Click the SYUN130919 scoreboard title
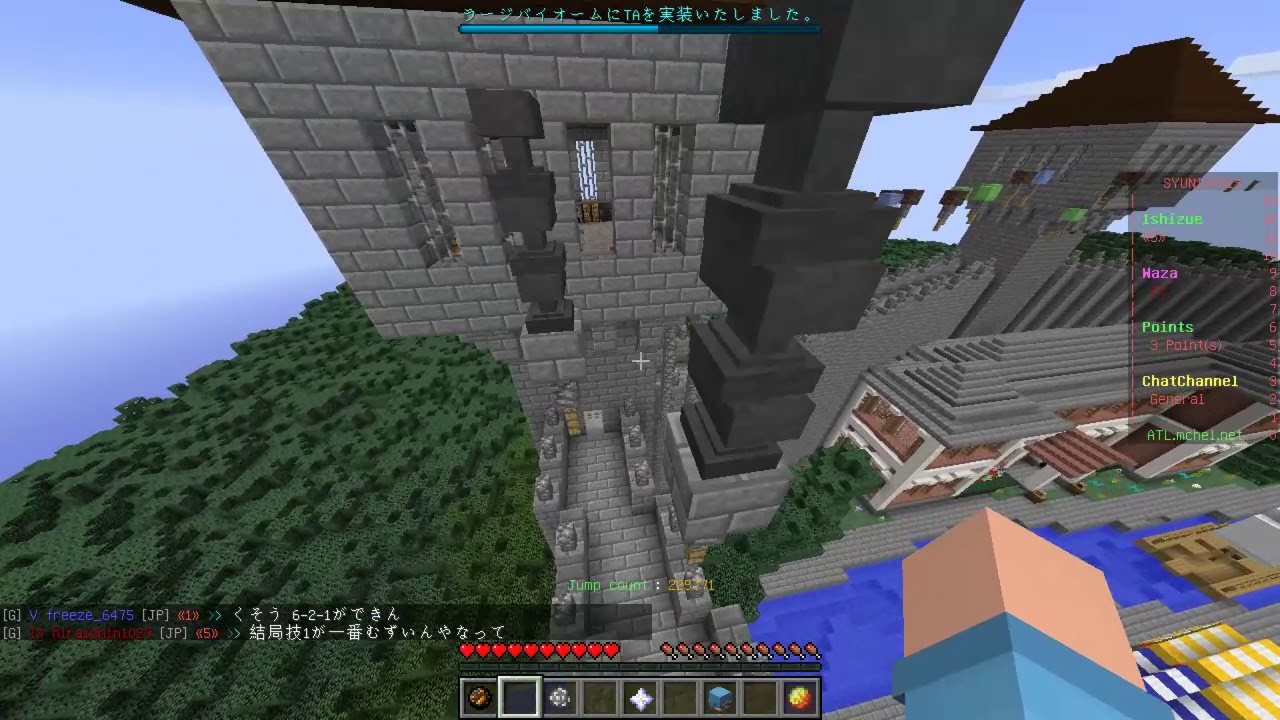1280x720 pixels. pyautogui.click(x=1199, y=184)
